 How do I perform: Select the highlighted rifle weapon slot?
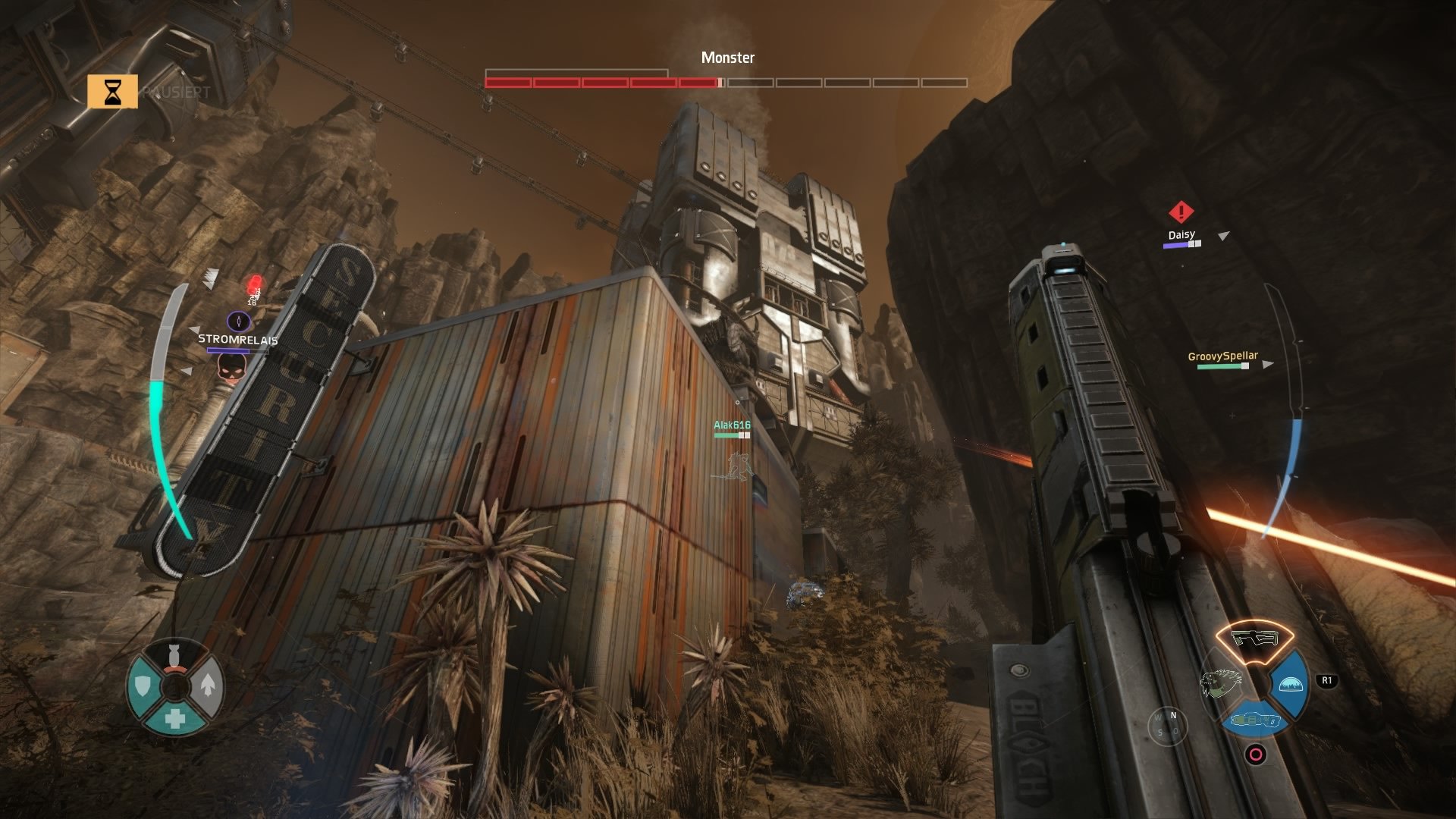[1254, 640]
